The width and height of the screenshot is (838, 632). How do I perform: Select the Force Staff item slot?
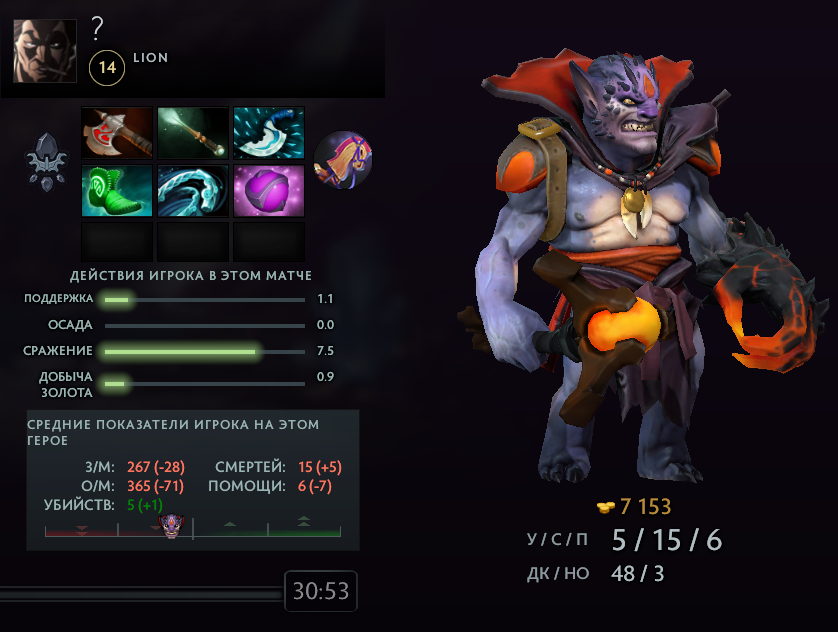[193, 133]
